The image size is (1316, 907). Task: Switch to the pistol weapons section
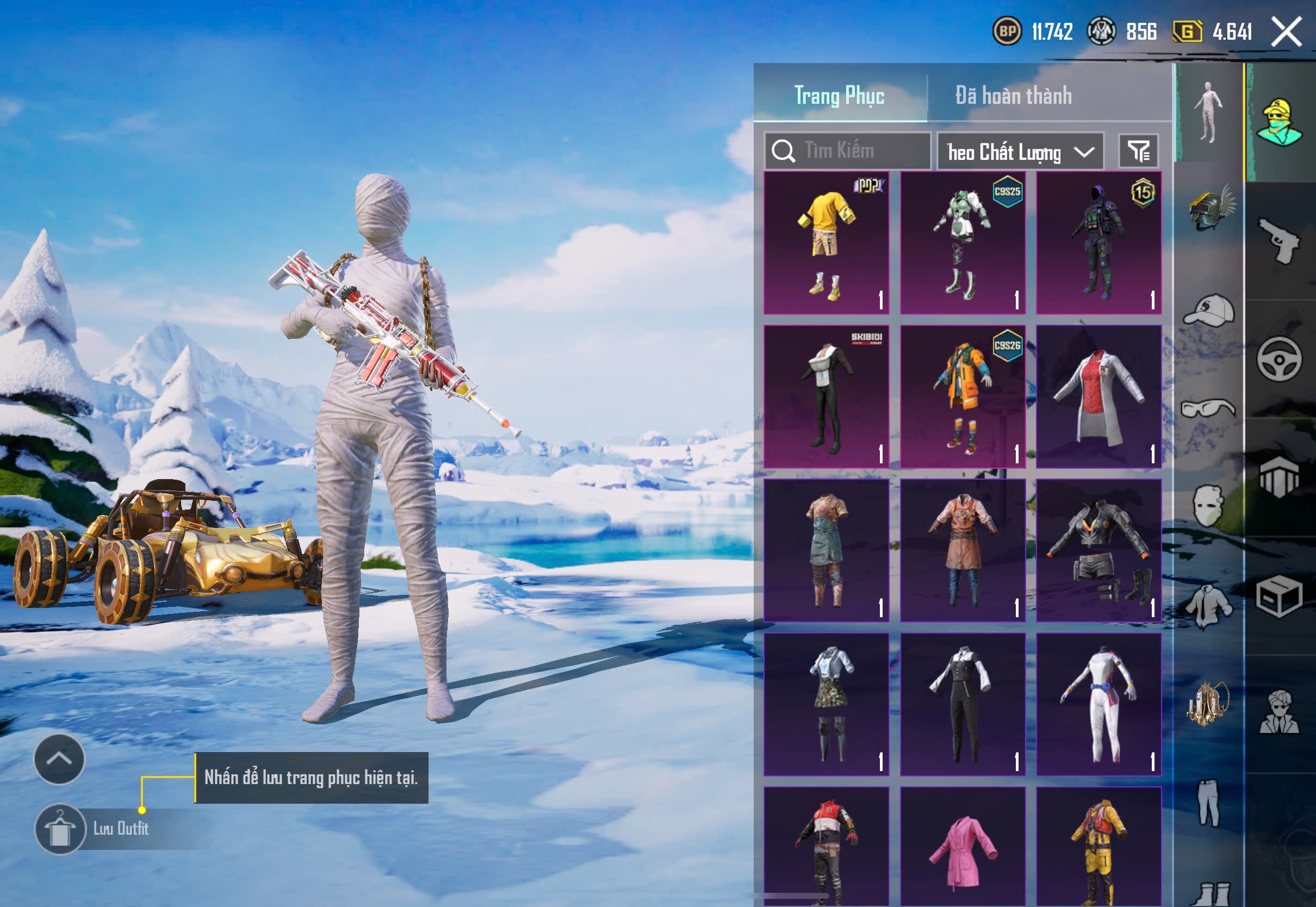1280,241
